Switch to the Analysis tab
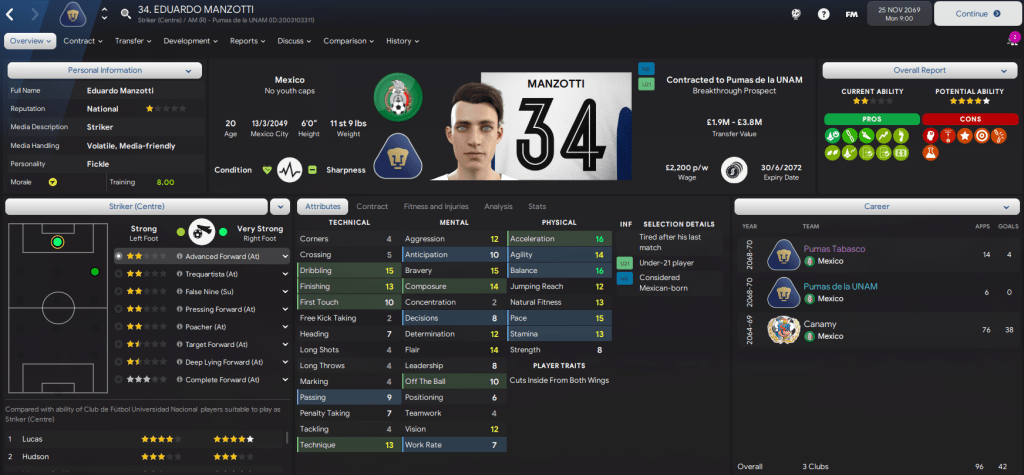 [x=498, y=206]
